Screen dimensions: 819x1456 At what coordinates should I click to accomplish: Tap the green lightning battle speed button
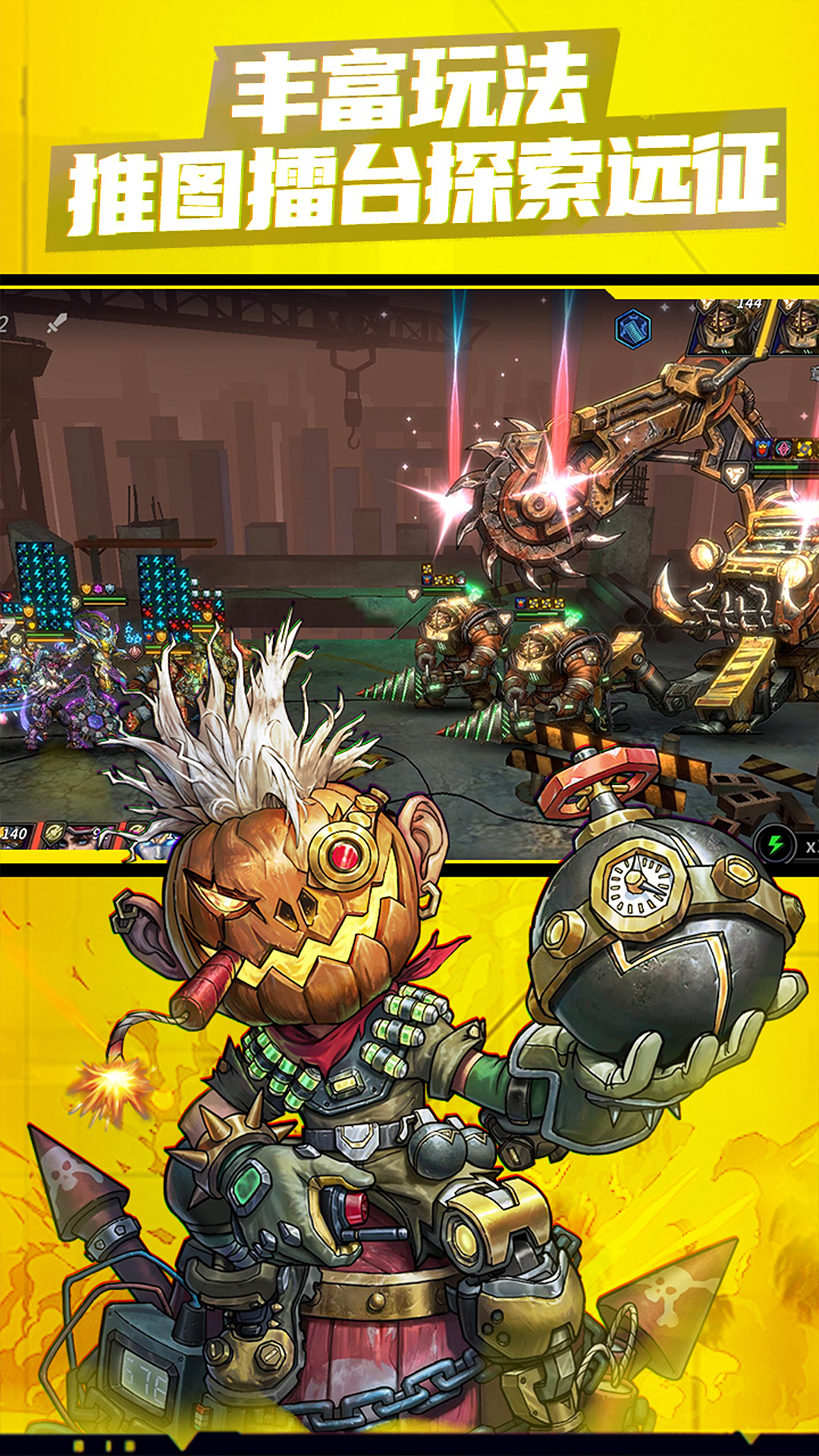point(775,844)
